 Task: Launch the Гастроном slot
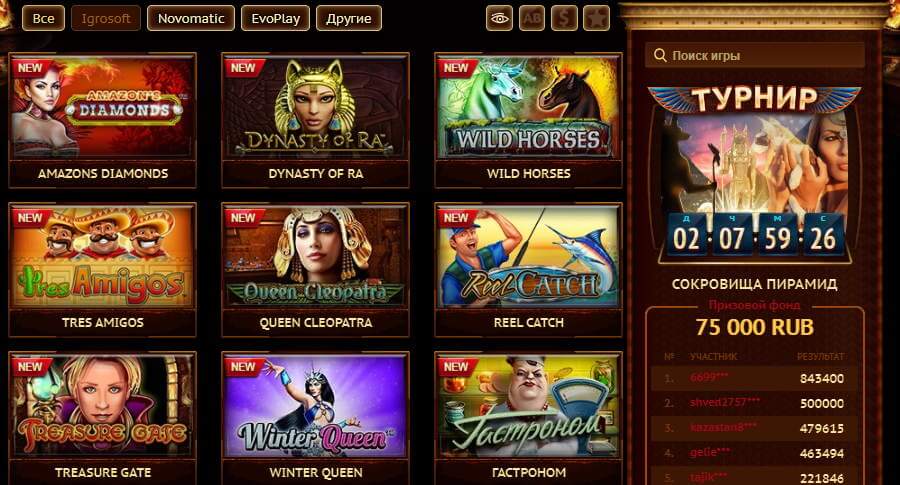click(x=528, y=407)
